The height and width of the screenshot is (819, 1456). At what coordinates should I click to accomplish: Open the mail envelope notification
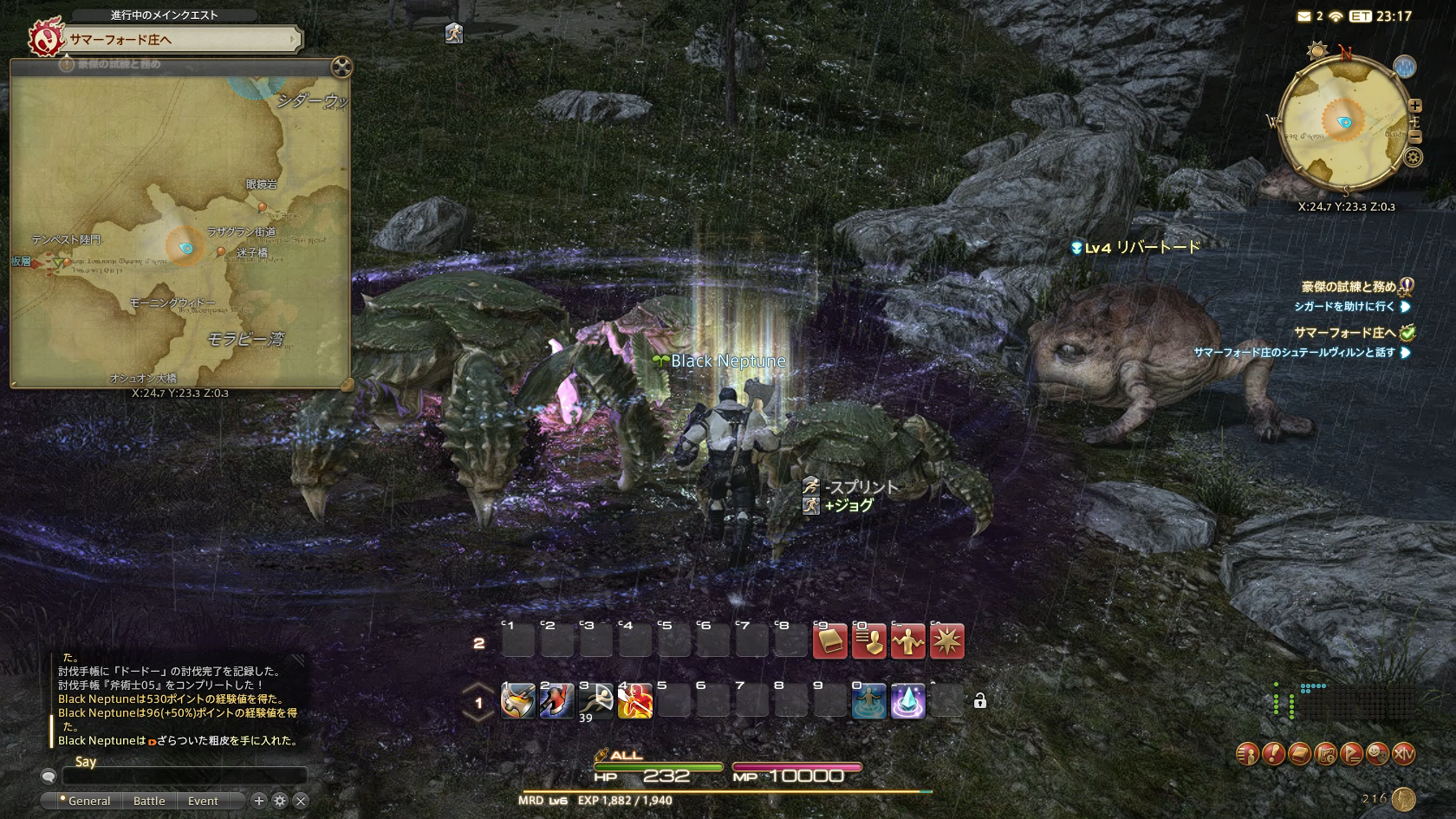[1304, 16]
